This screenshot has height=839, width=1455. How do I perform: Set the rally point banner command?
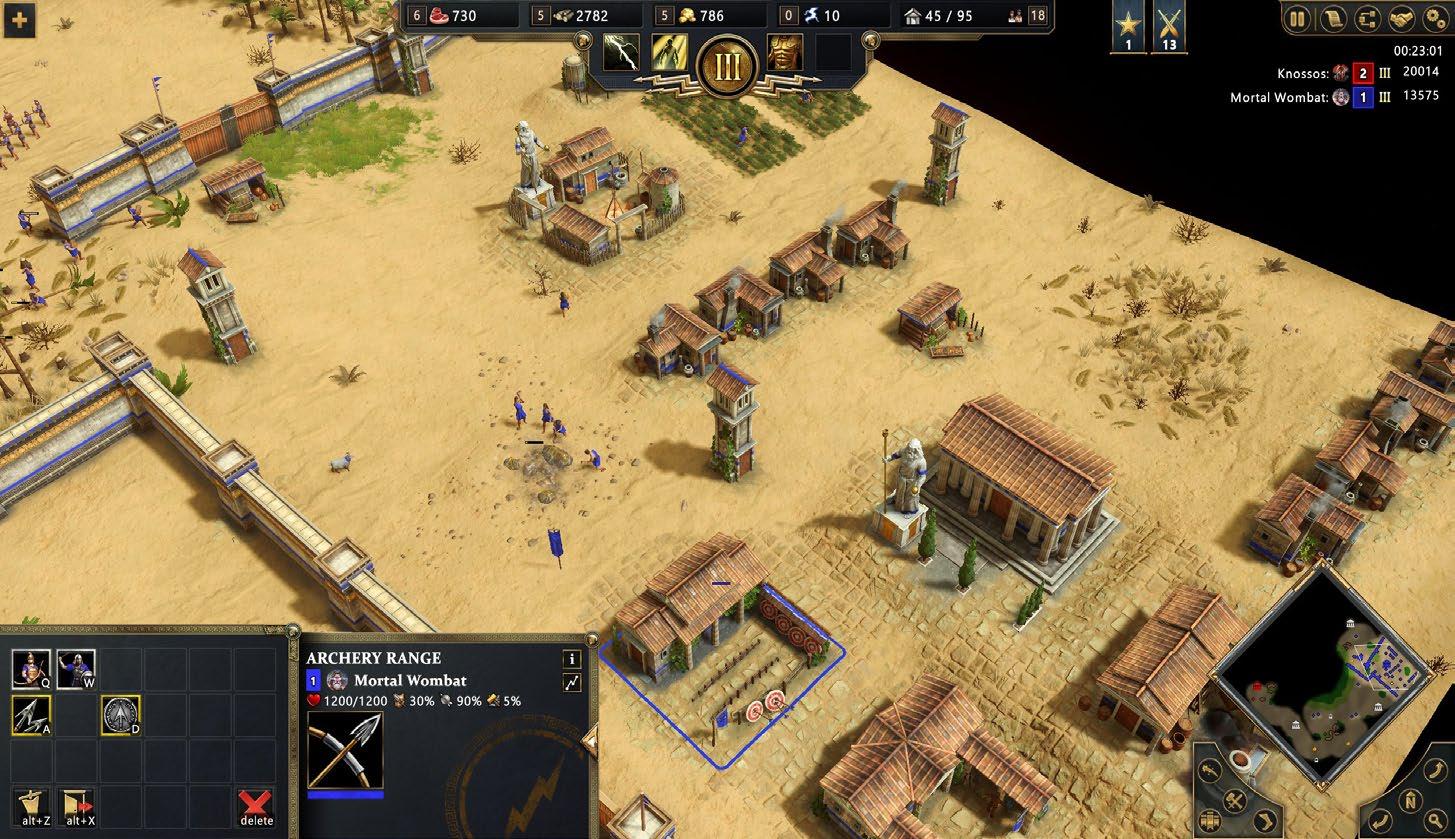coord(31,804)
